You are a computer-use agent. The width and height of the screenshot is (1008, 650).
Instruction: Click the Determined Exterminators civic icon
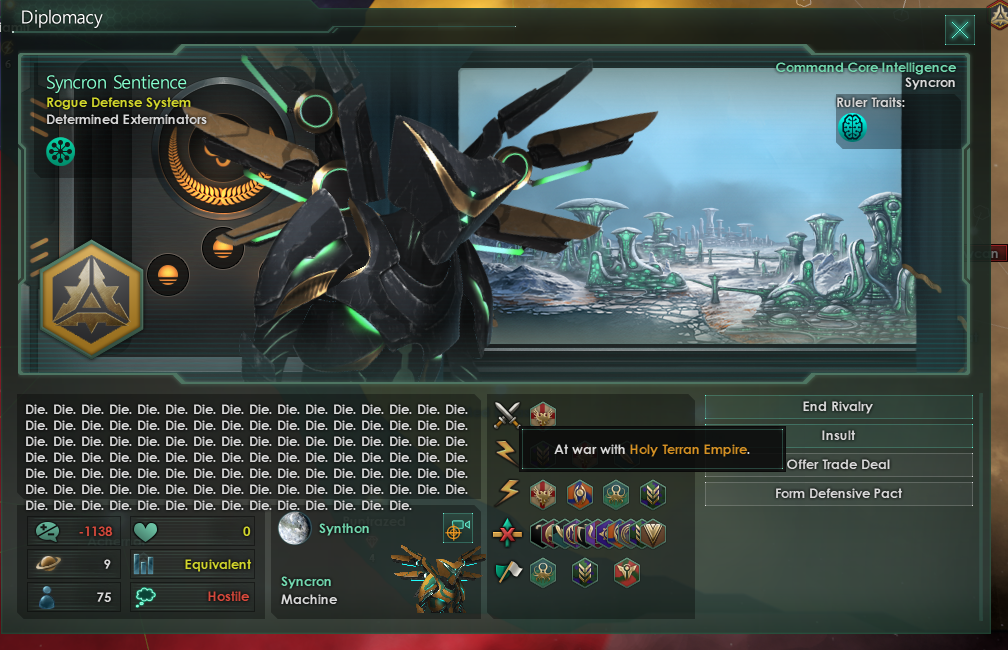(x=61, y=151)
